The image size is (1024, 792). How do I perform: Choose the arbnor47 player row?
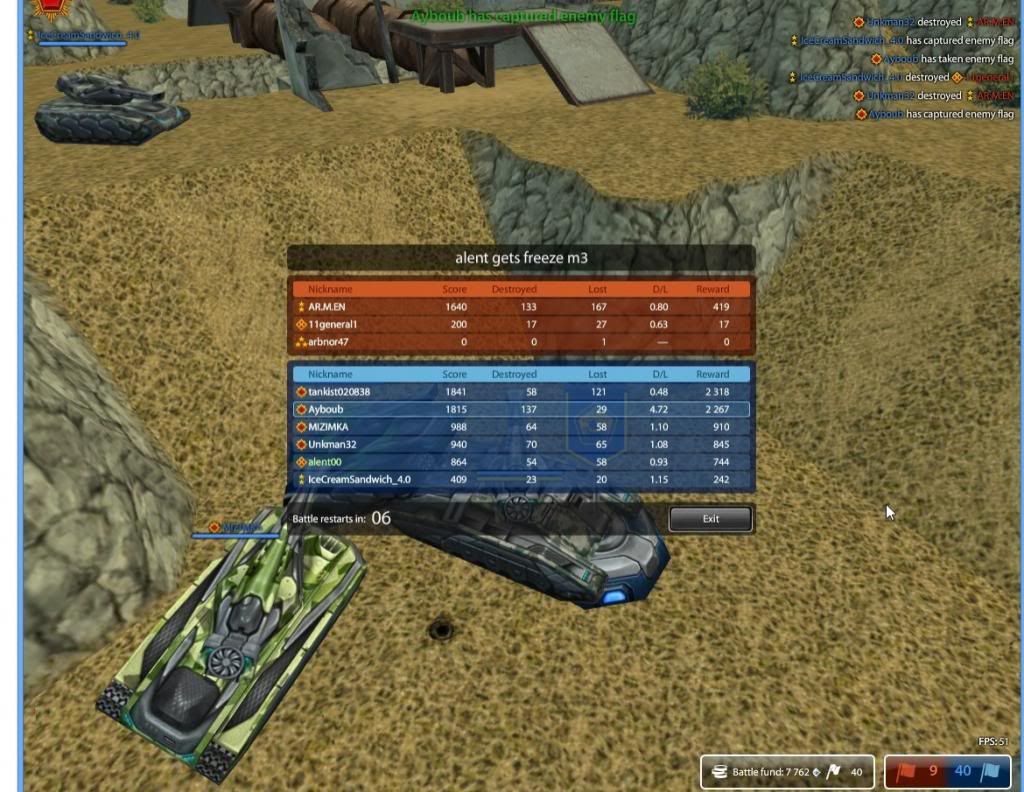click(x=520, y=342)
